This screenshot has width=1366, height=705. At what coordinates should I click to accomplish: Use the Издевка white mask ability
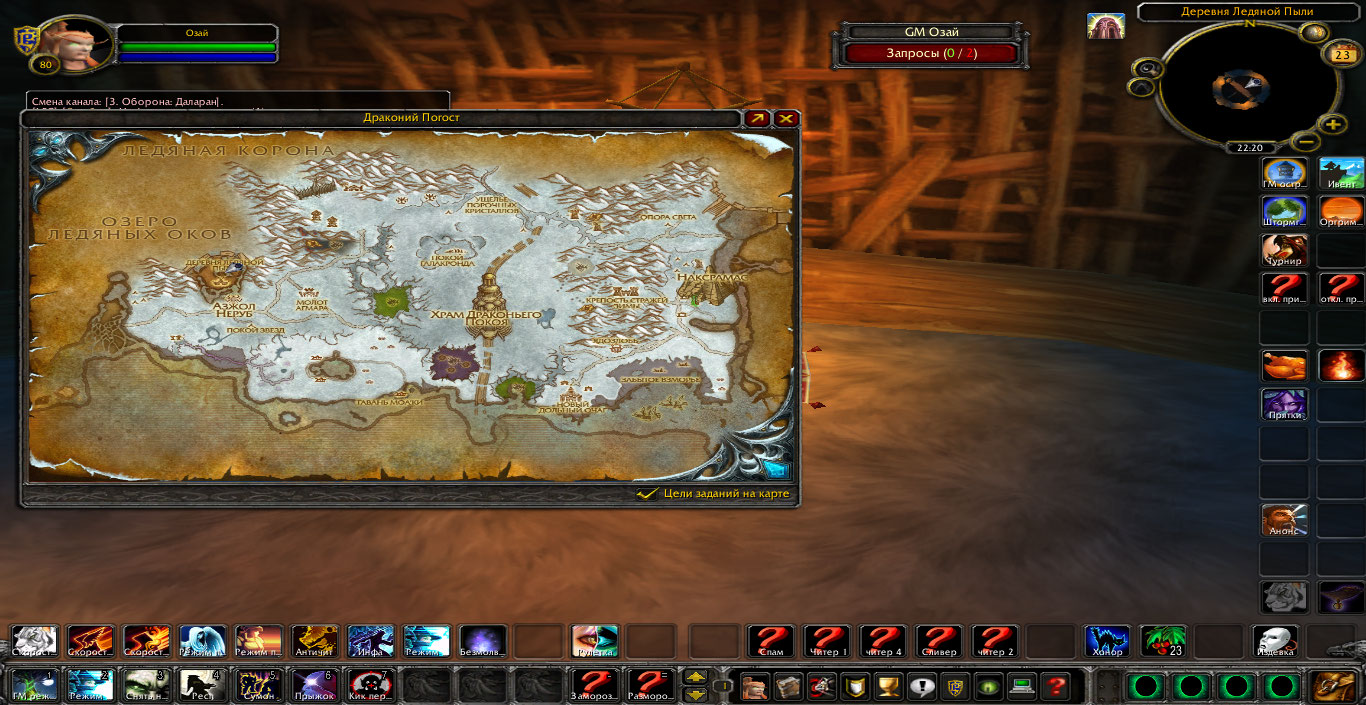pos(1276,642)
